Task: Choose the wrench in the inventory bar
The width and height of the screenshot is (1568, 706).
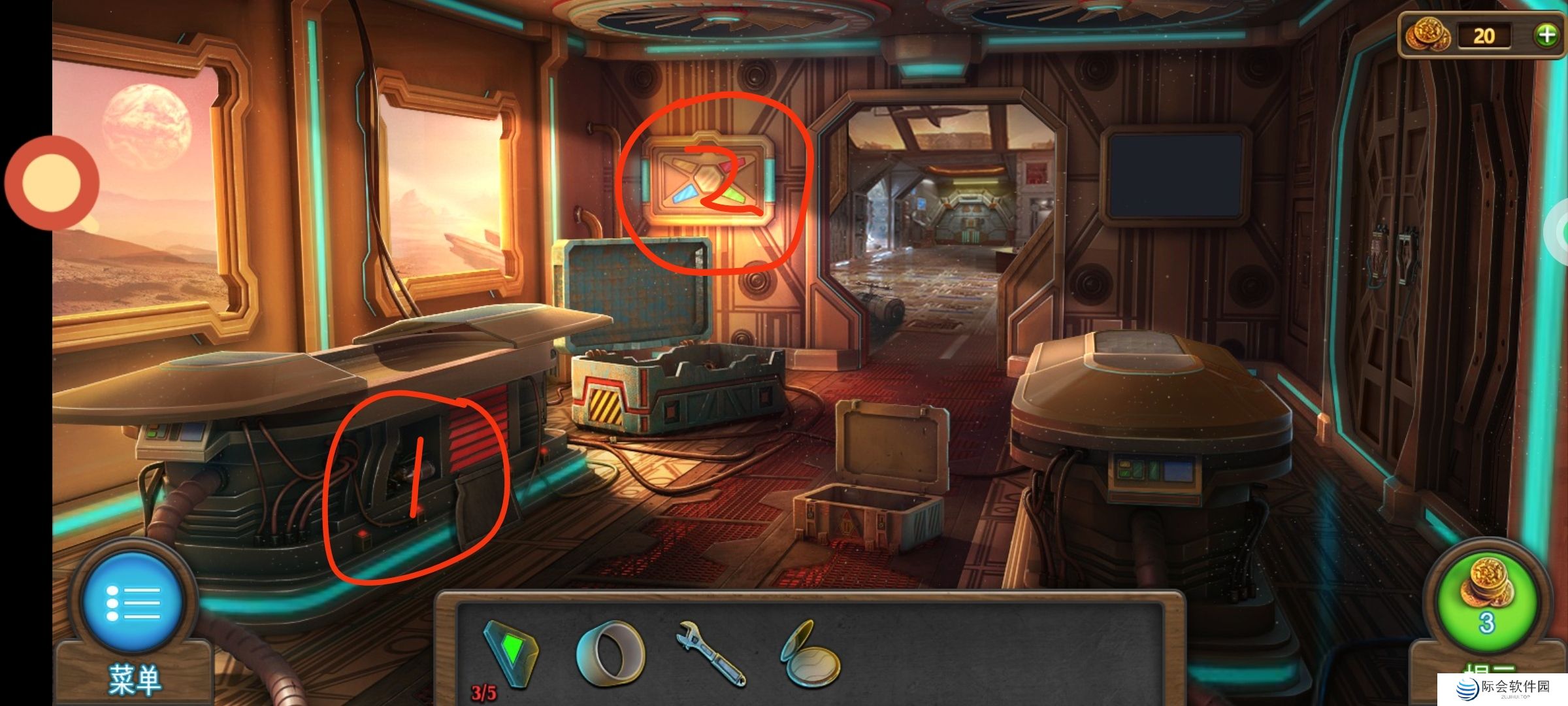Action: (x=711, y=653)
